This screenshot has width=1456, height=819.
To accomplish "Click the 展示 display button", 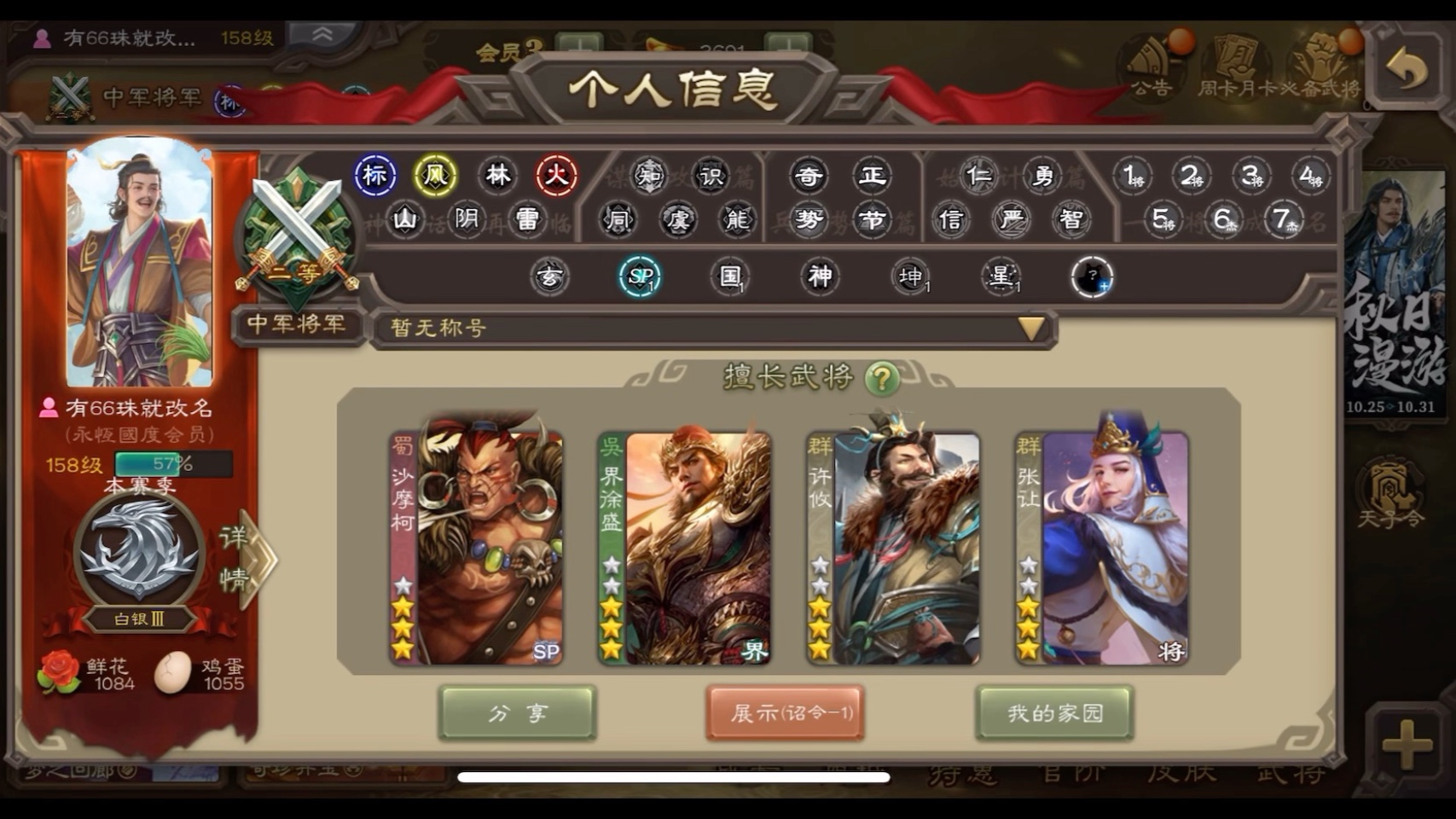I will pyautogui.click(x=785, y=712).
